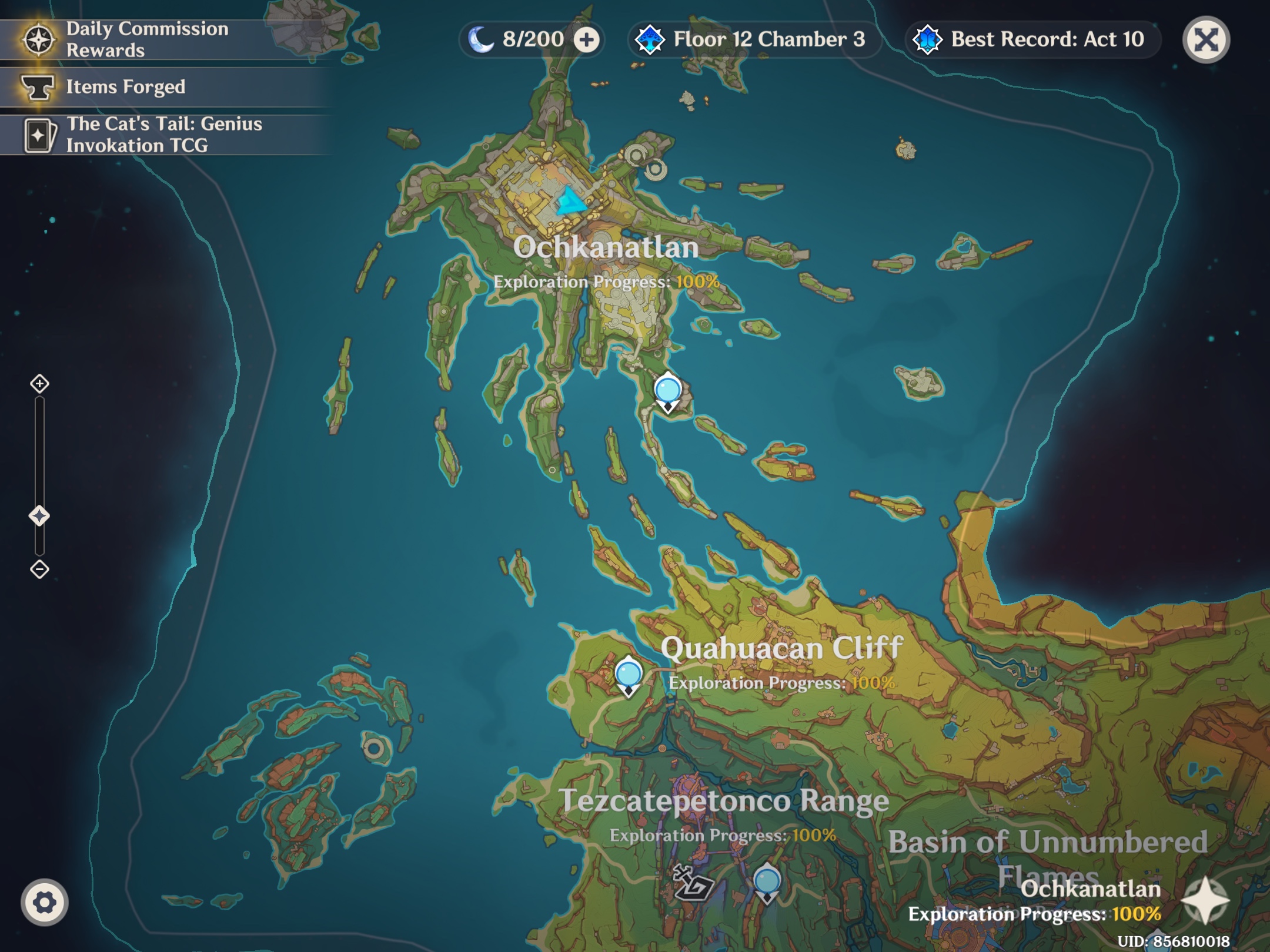Zoom out using the minus below the slider
This screenshot has width=1270, height=952.
[x=39, y=568]
